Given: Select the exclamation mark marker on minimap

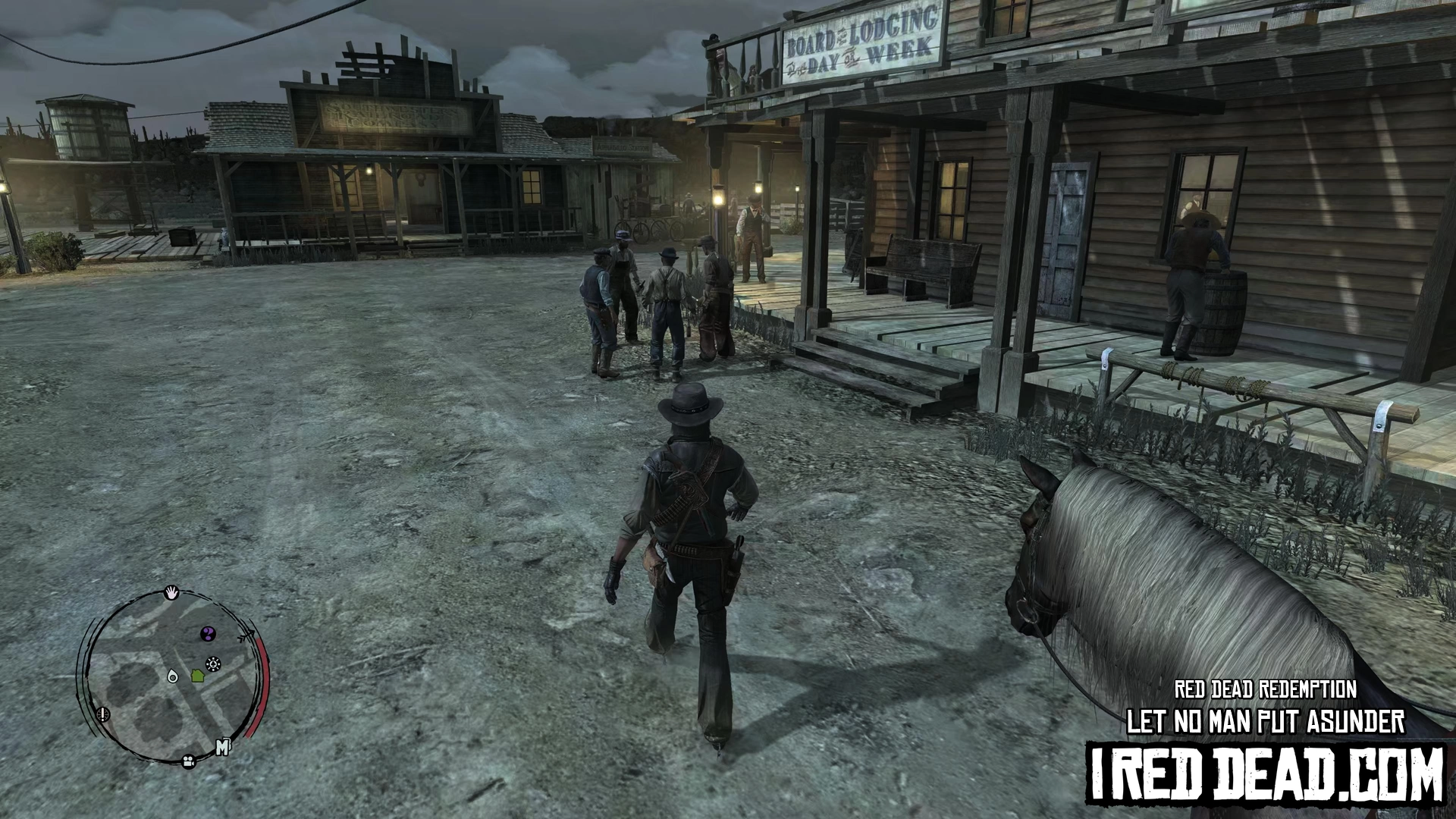Looking at the screenshot, I should tap(104, 714).
